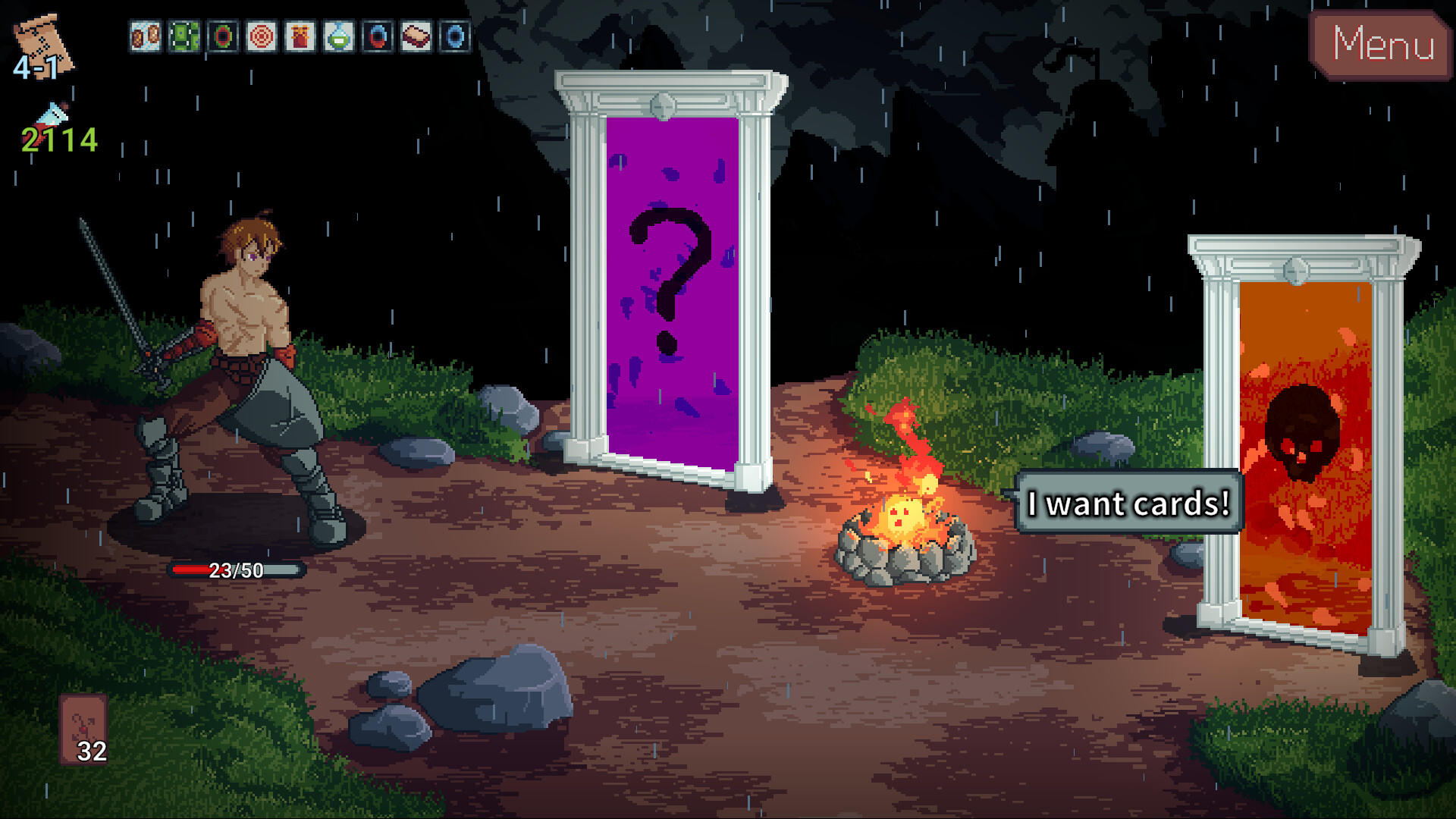1456x819 pixels.
Task: Open the red spiral target item
Action: 262,34
